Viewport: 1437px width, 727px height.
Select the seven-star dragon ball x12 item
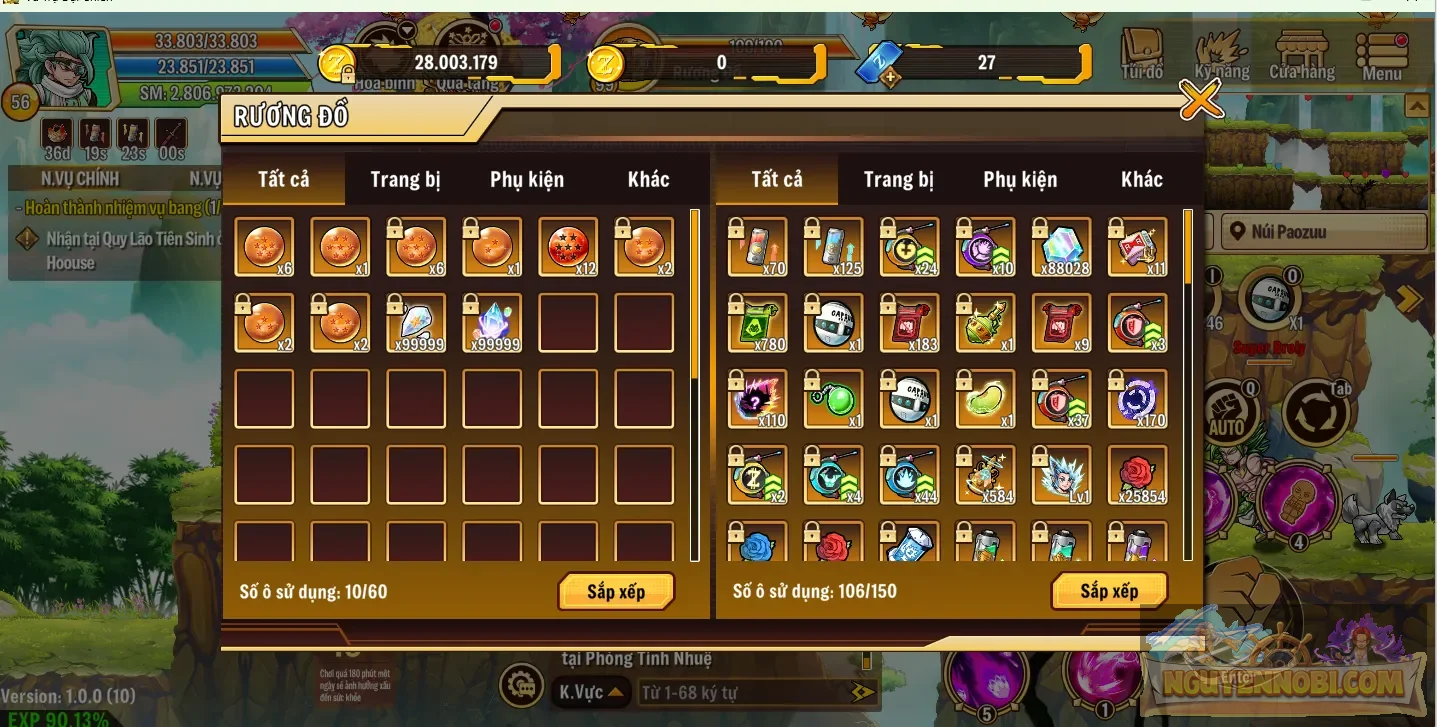pyautogui.click(x=567, y=246)
